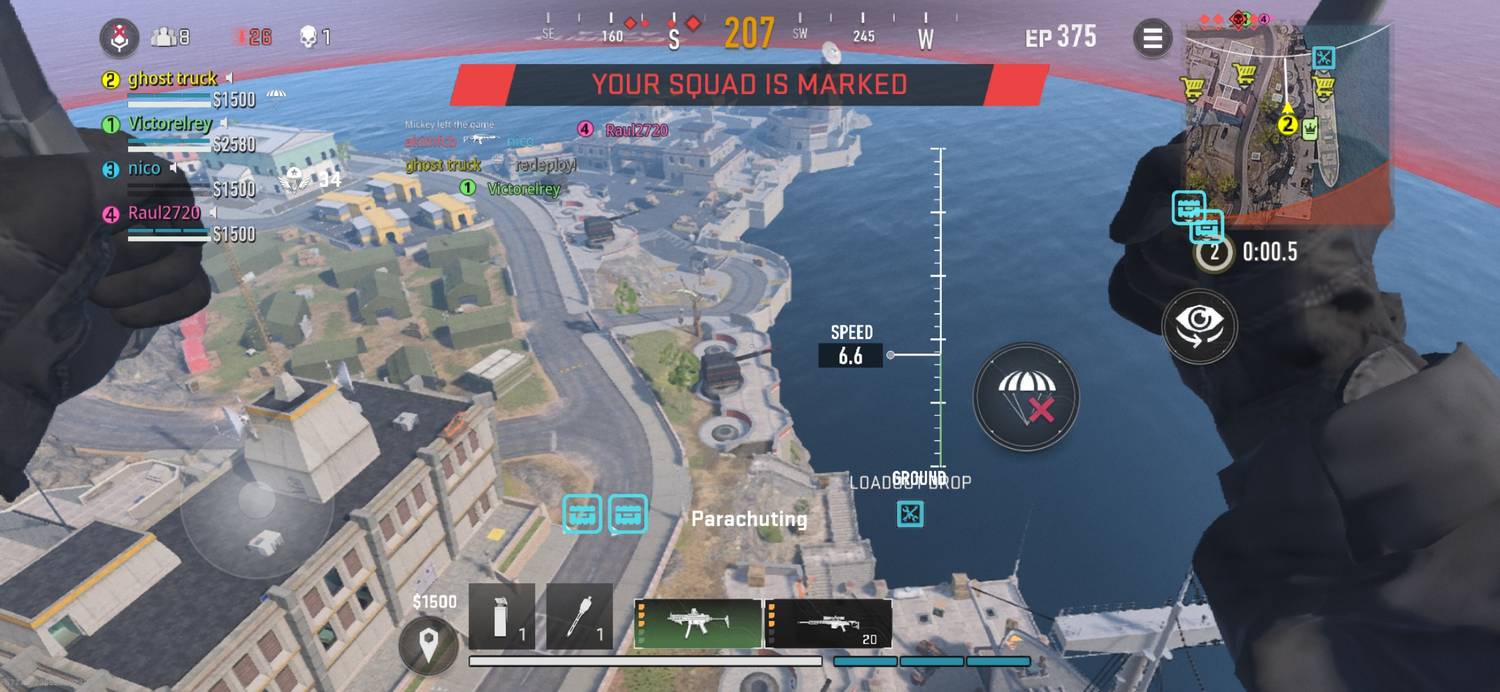Select the throwing knife slot
Image resolution: width=1500 pixels, height=692 pixels.
[x=580, y=617]
